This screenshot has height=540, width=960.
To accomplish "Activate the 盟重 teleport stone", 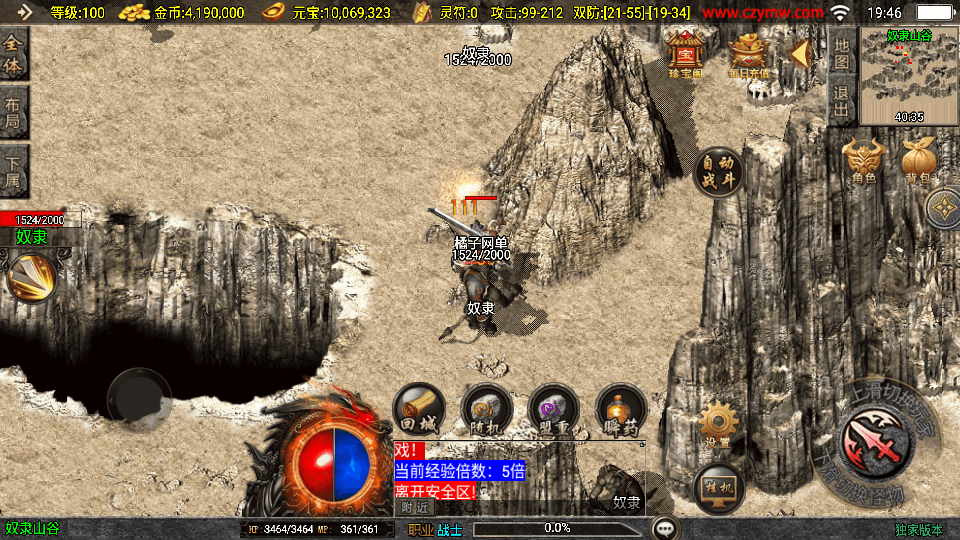I will pos(554,409).
